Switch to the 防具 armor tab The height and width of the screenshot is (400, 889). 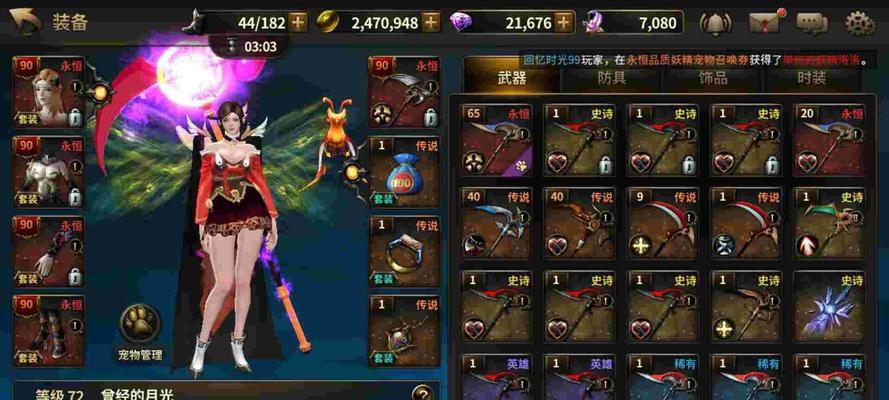611,77
